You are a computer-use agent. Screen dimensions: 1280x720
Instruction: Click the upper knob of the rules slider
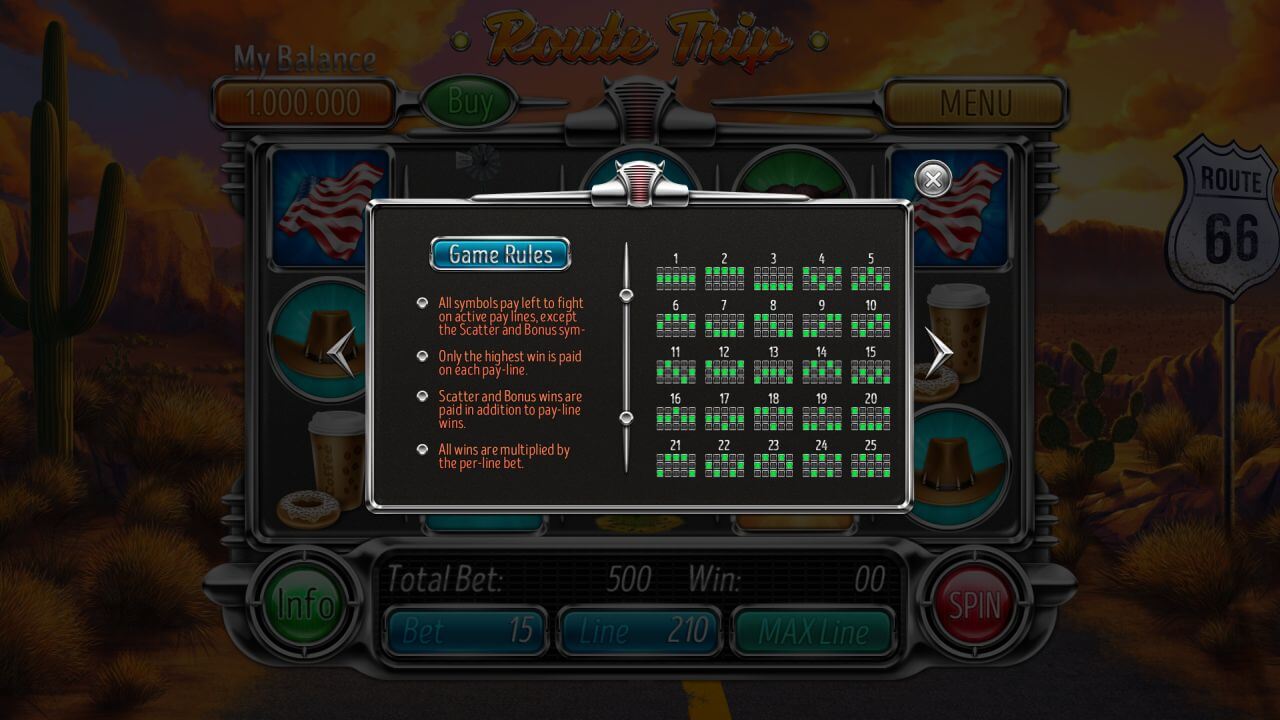(x=627, y=294)
